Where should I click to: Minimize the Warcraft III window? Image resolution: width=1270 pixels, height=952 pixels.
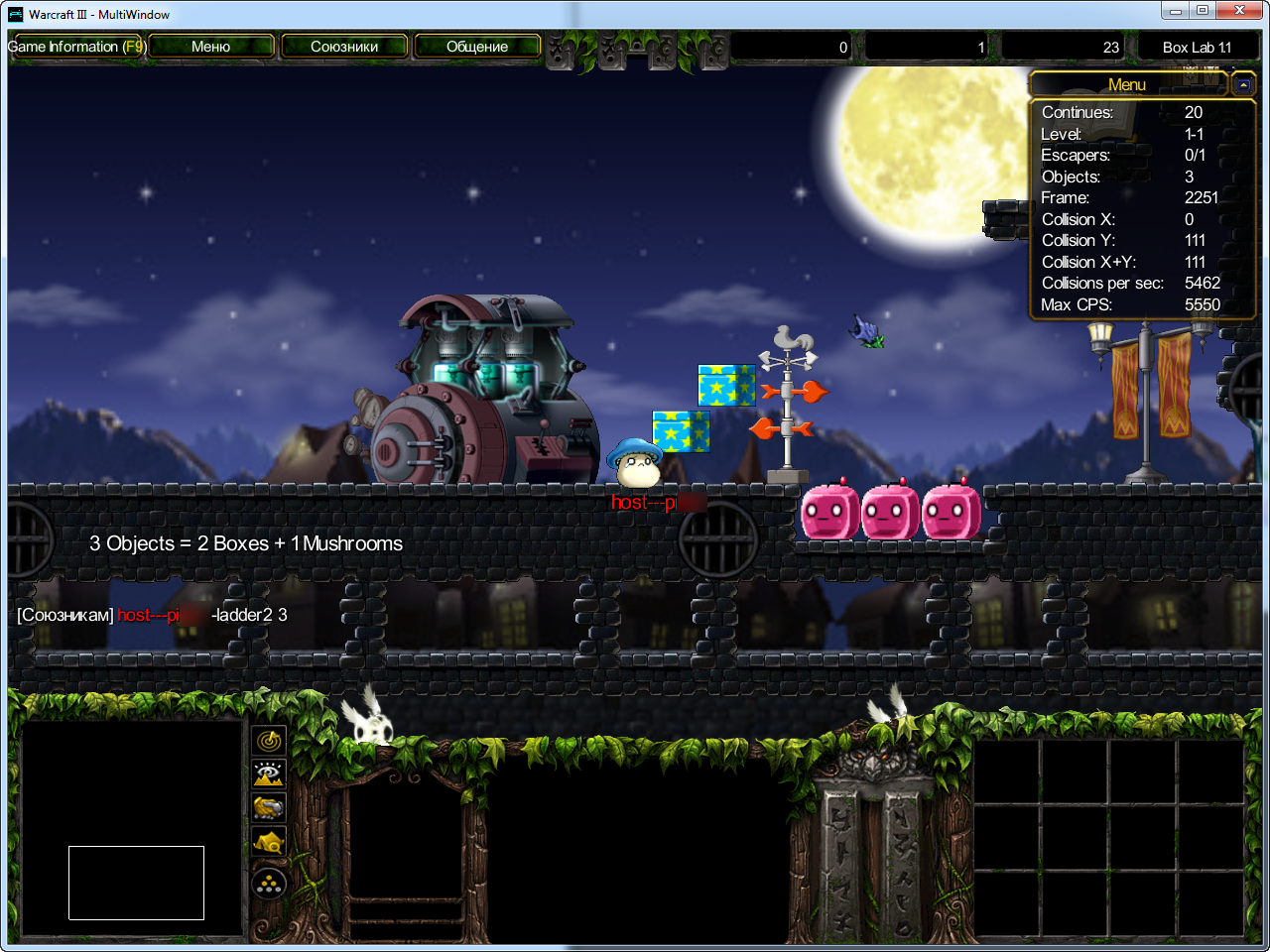pos(1175,11)
